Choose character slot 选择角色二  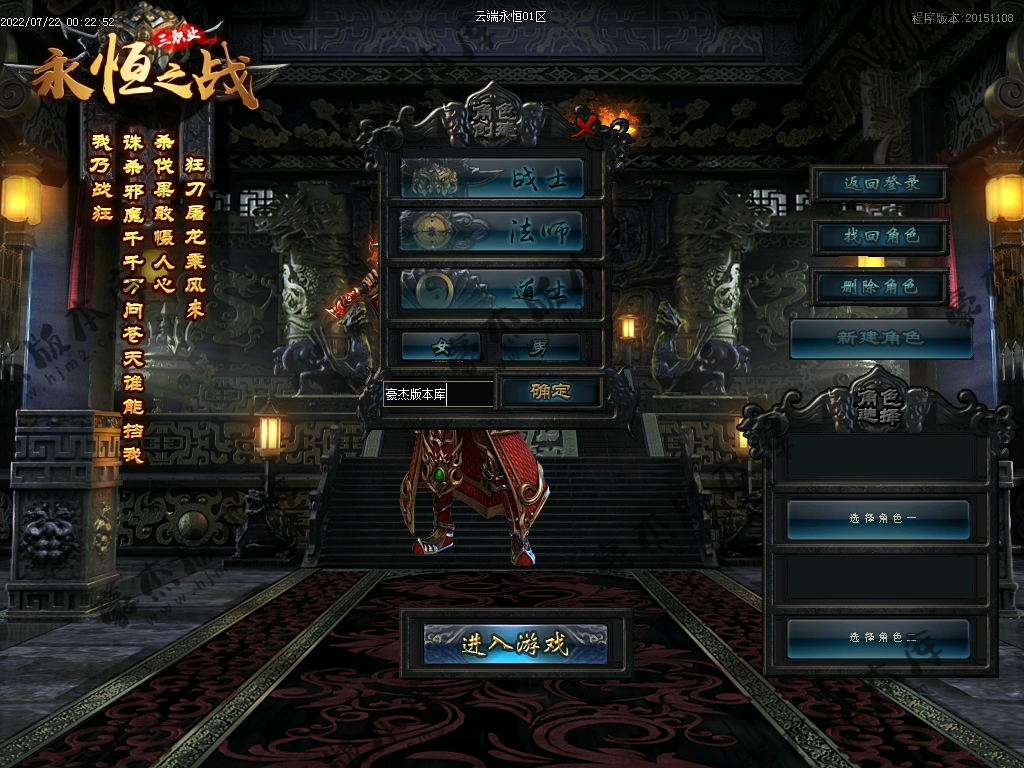(878, 638)
